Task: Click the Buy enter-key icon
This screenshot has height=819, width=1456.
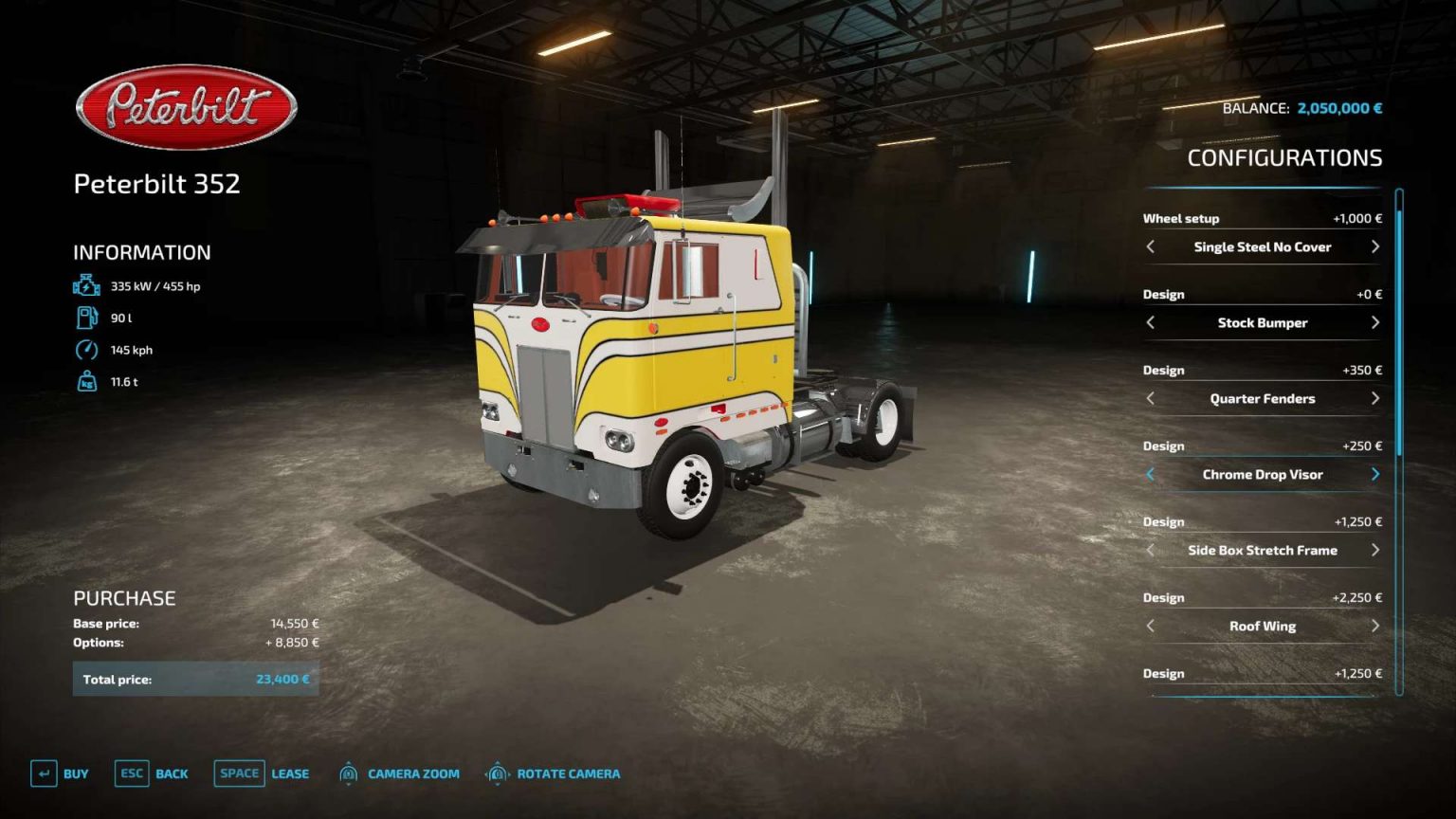Action: (x=43, y=773)
